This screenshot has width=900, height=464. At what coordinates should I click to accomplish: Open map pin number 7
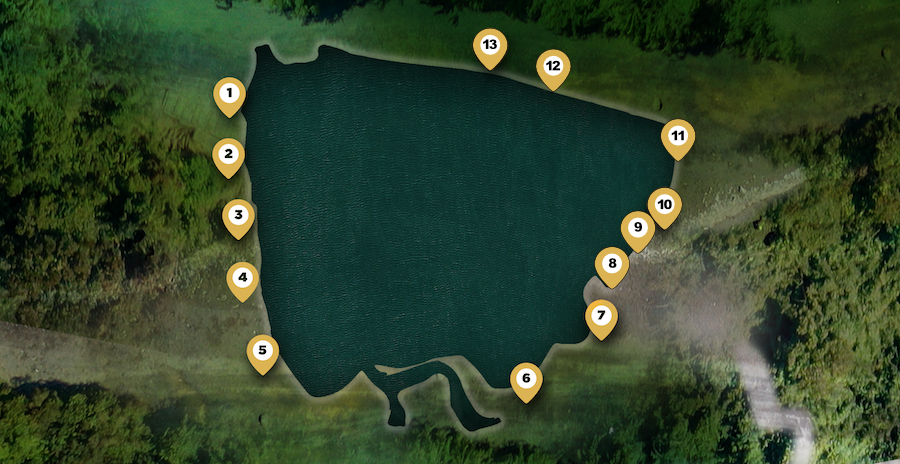tap(601, 317)
